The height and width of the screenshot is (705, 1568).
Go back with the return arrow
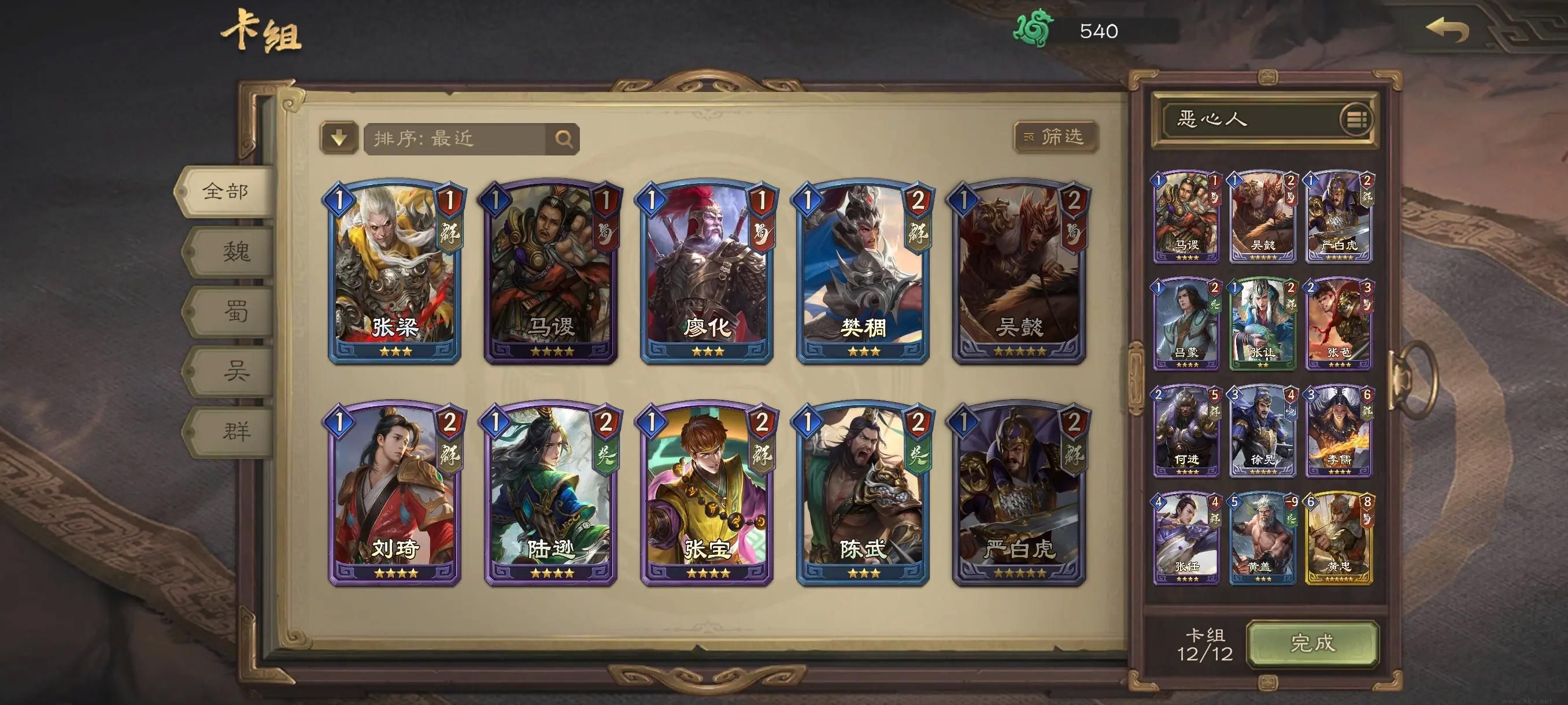[1448, 31]
